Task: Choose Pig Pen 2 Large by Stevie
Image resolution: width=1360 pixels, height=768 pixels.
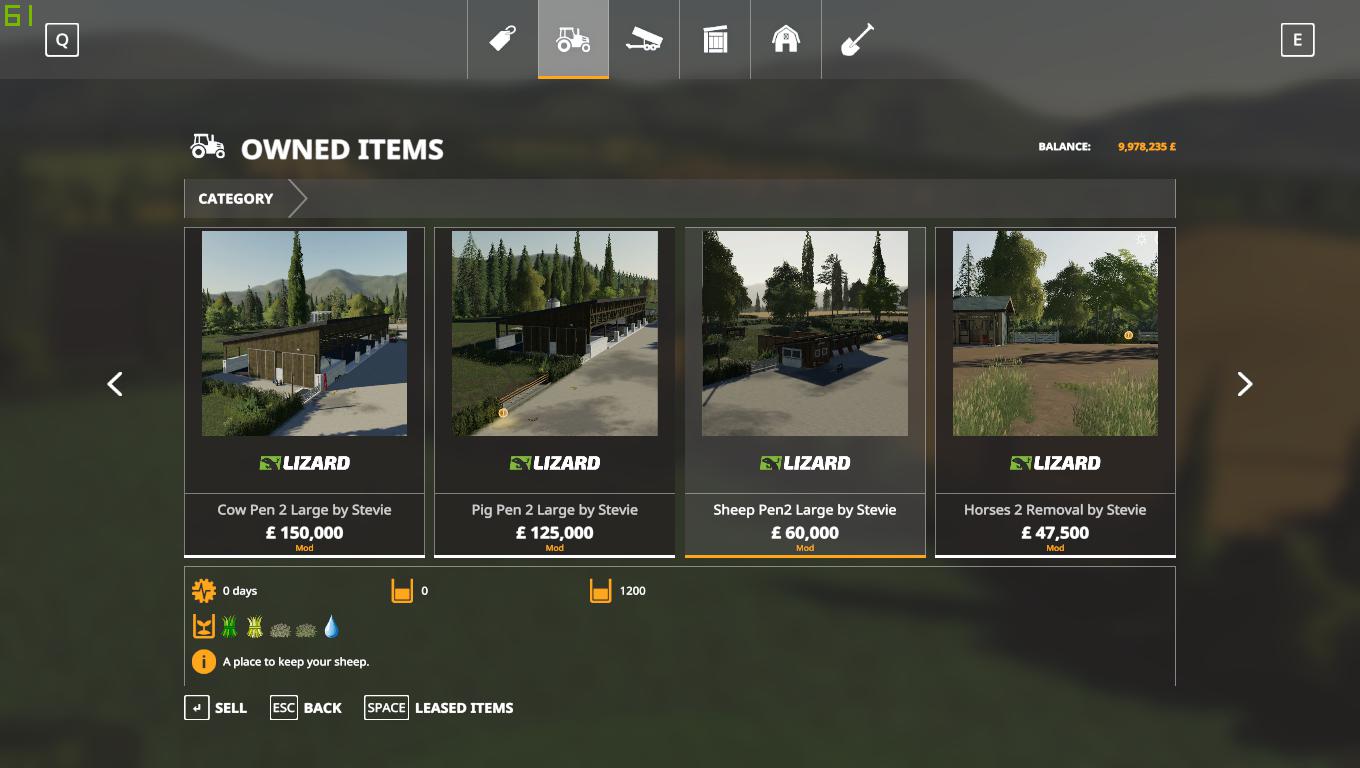Action: pyautogui.click(x=554, y=391)
